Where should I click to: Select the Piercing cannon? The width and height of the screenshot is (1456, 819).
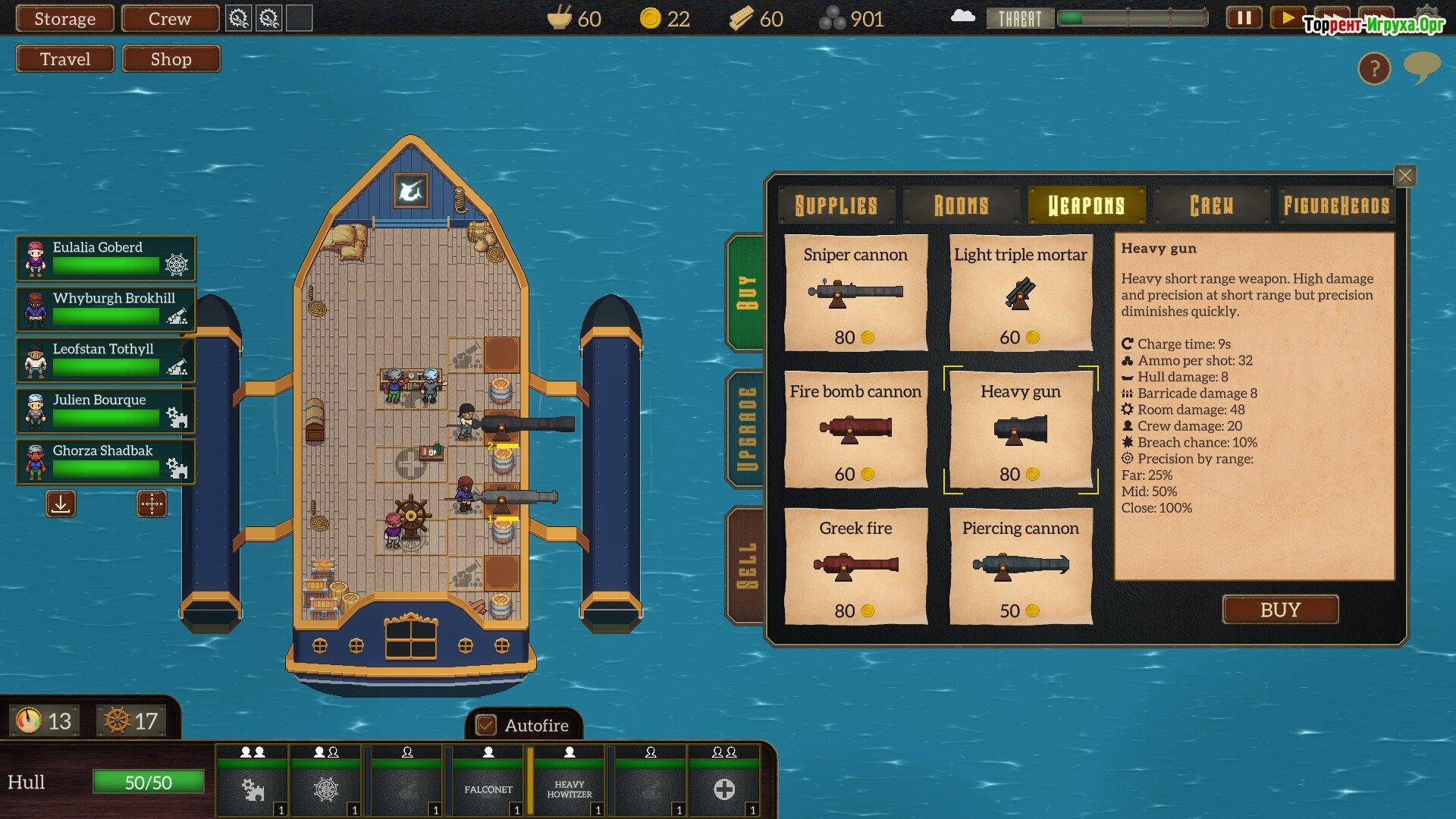click(1020, 566)
